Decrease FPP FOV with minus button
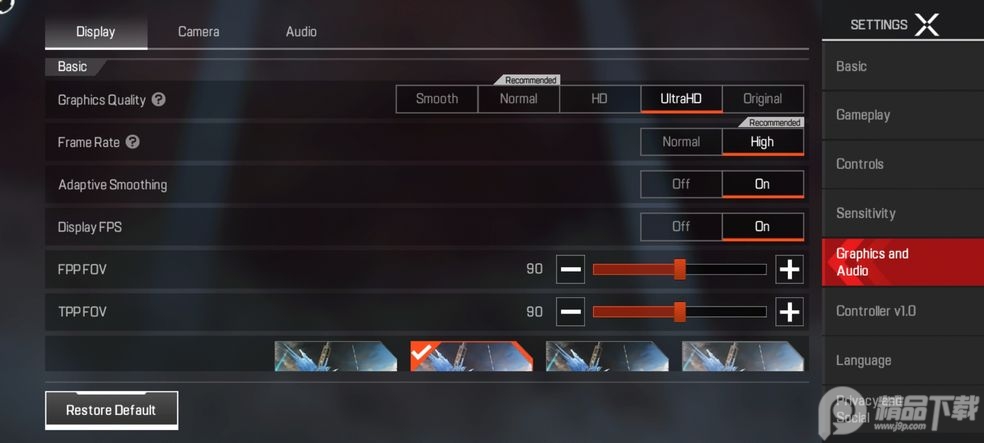Screen dimensions: 984x443 click(571, 269)
